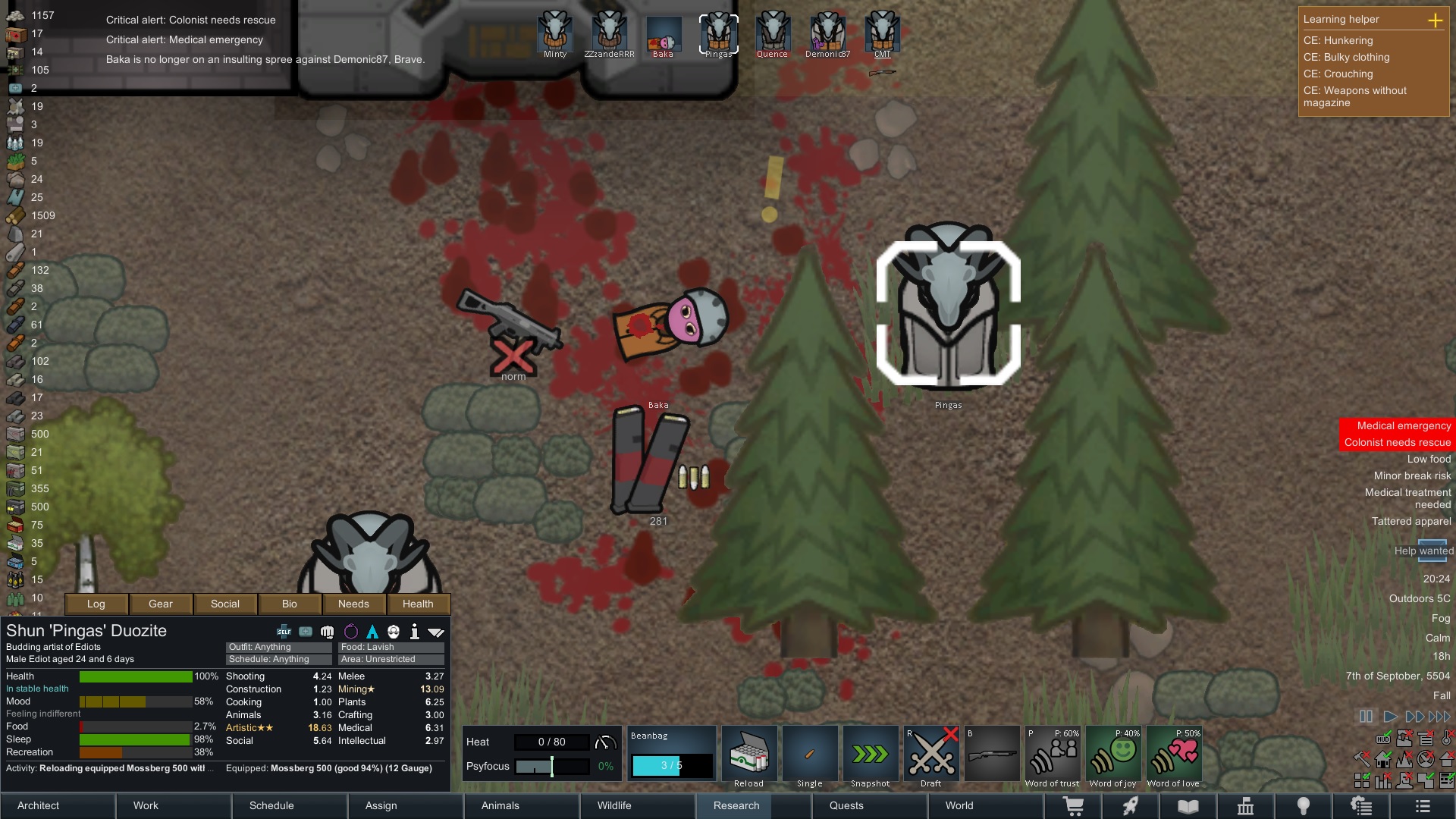This screenshot has height=819, width=1456.
Task: Click the Colonist needs rescue alert
Action: [x=1397, y=443]
